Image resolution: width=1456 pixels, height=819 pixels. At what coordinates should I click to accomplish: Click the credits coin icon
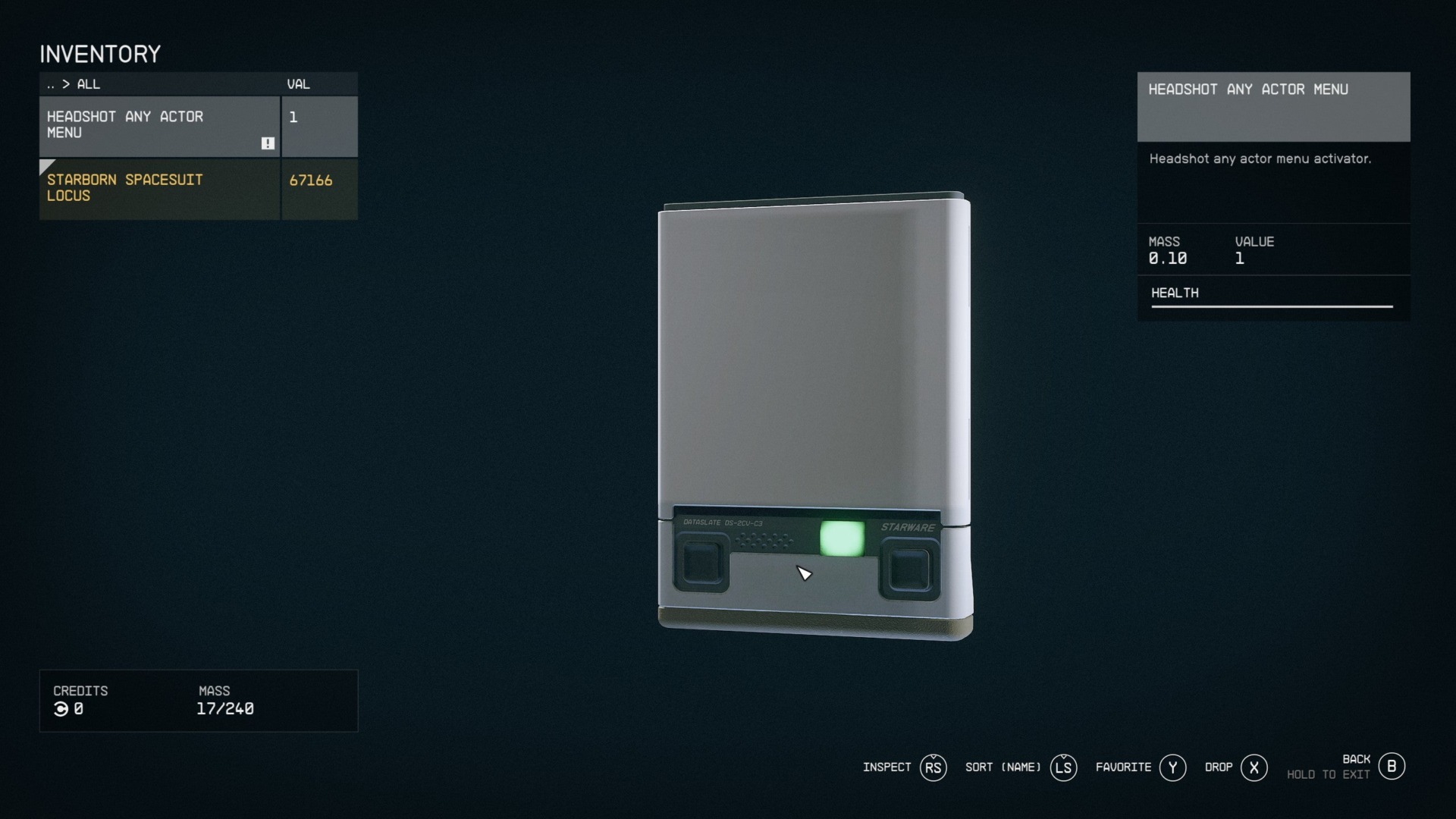click(x=62, y=710)
